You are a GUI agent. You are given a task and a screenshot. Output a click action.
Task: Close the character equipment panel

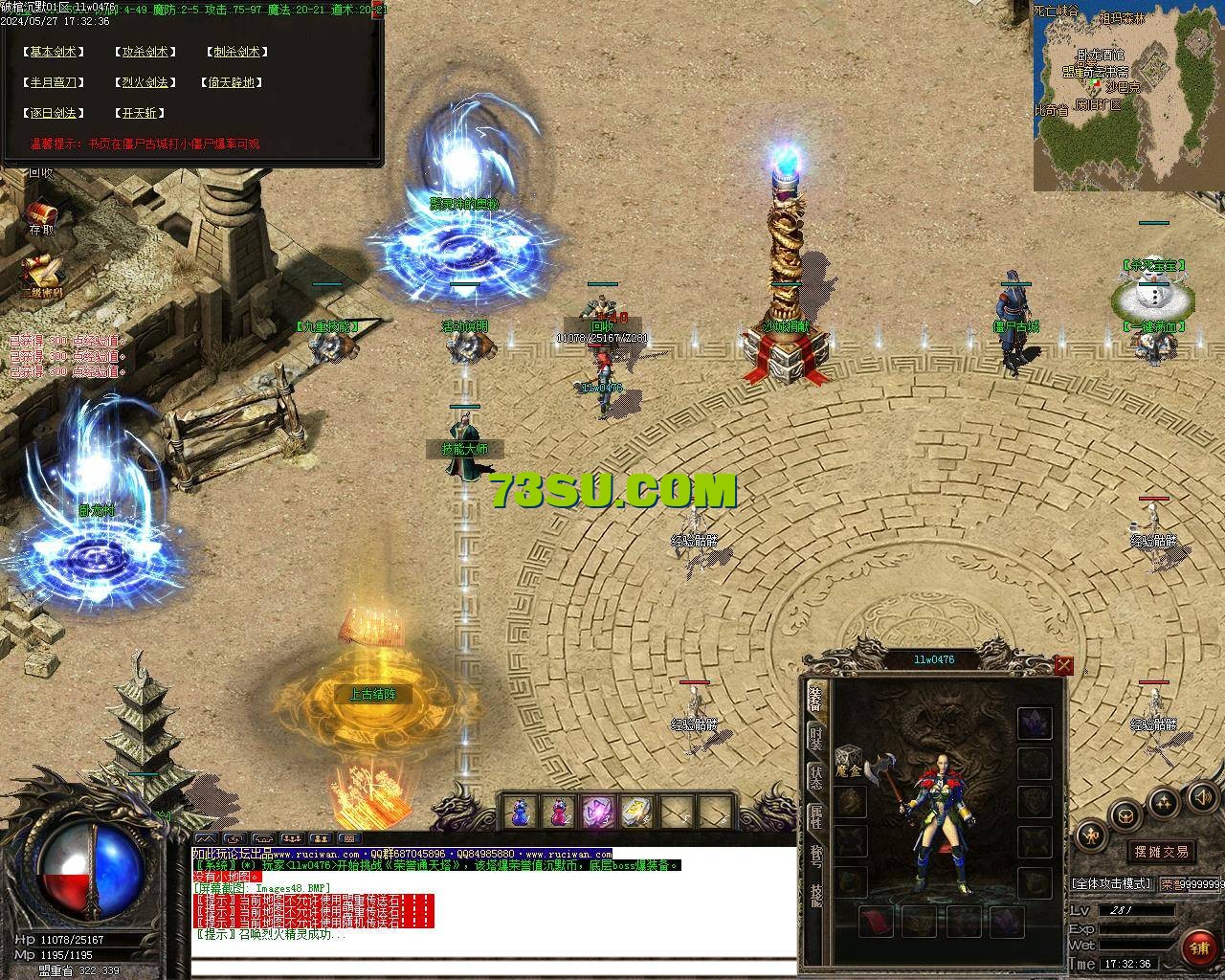(x=1063, y=665)
